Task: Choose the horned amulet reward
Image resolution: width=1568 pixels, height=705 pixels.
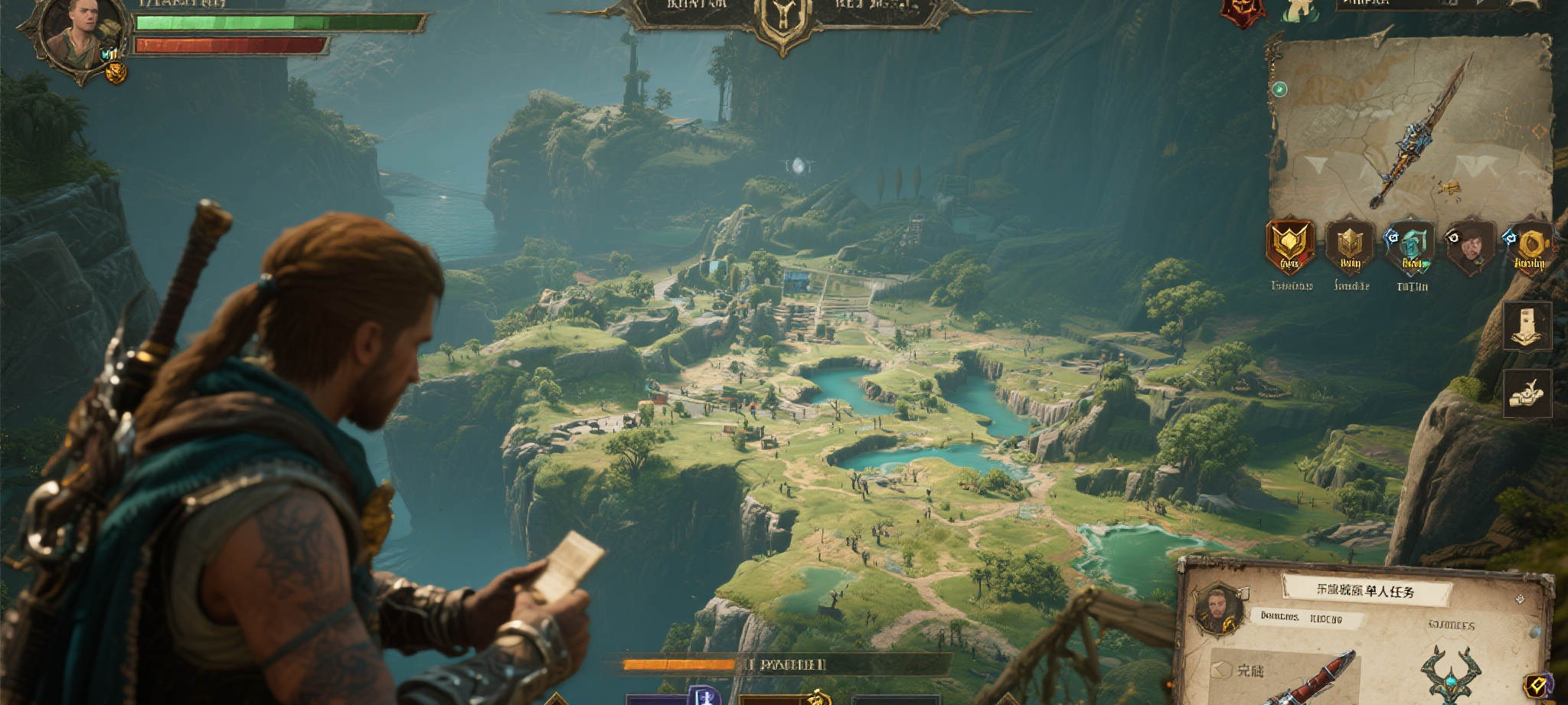Action: 1449,674
